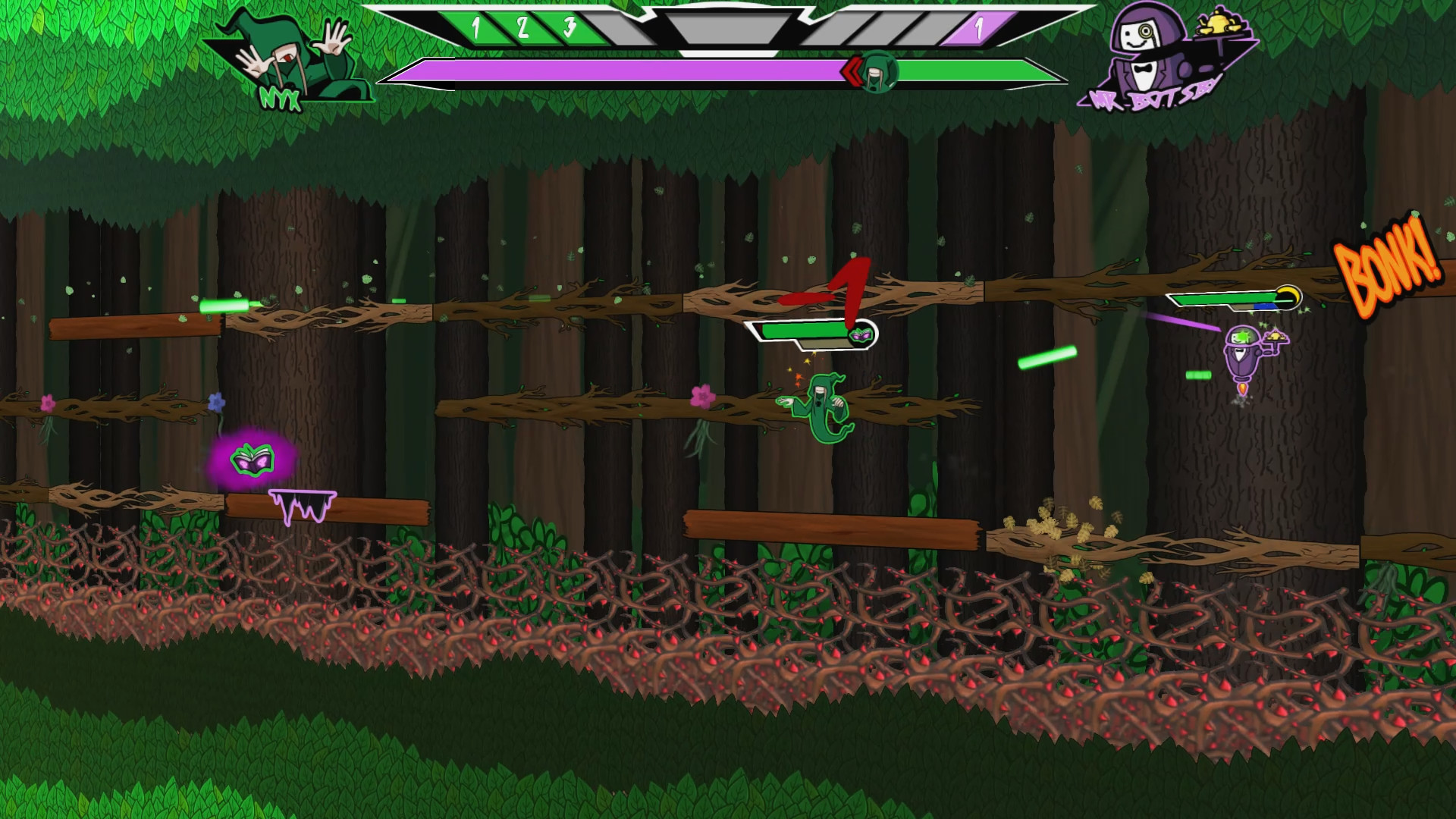Click the Nyx avatar marker on the health bar
Viewport: 1456px width, 819px height.
click(x=877, y=72)
